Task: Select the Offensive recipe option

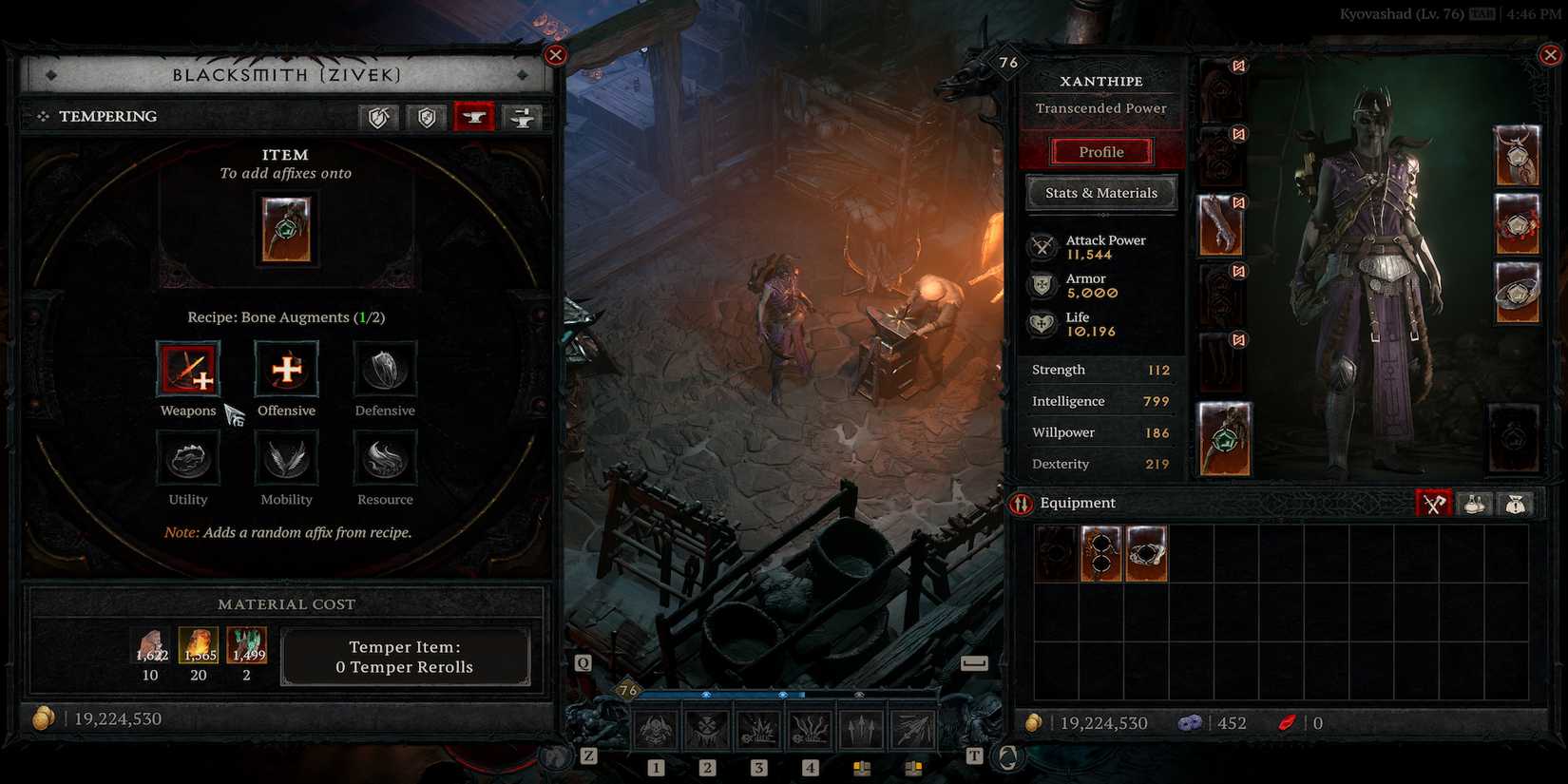Action: 286,371
